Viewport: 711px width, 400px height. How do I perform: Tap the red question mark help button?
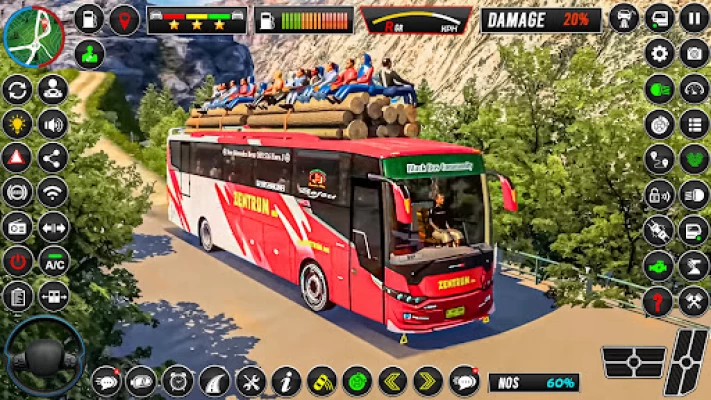click(x=658, y=301)
